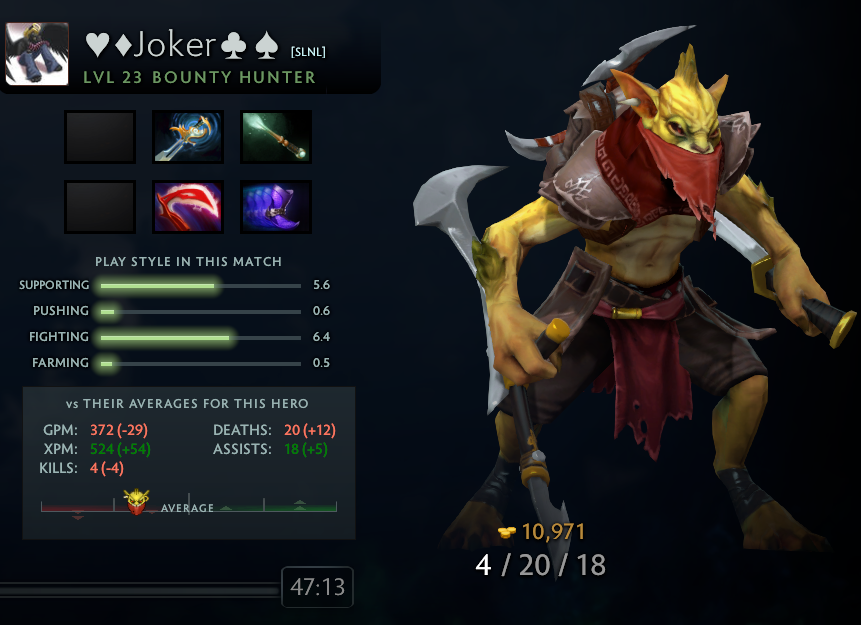View the Joker player name profile
Screen dimensions: 861x625
click(x=182, y=44)
